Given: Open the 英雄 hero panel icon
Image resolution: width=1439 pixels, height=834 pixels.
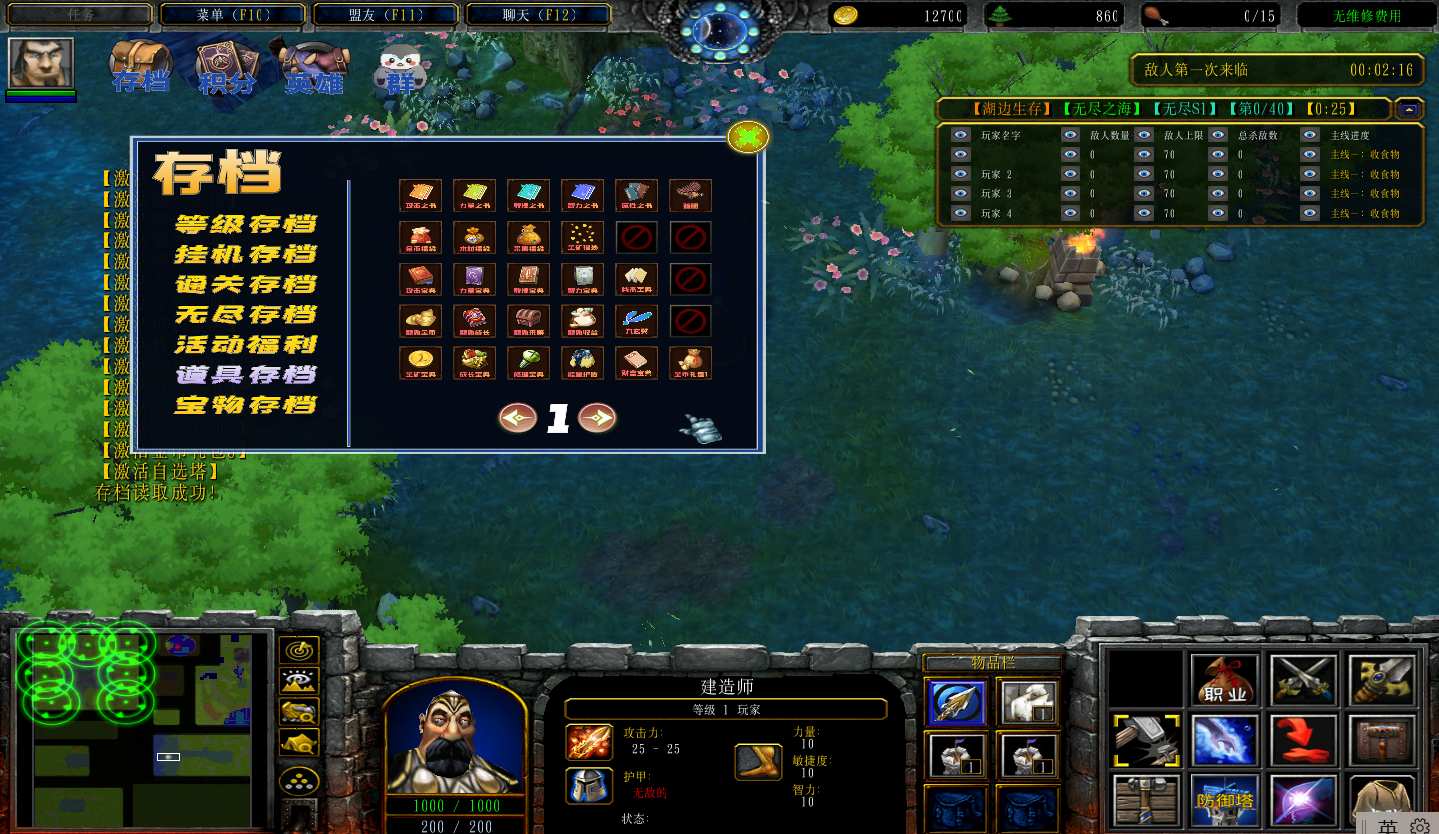Looking at the screenshot, I should [x=314, y=68].
